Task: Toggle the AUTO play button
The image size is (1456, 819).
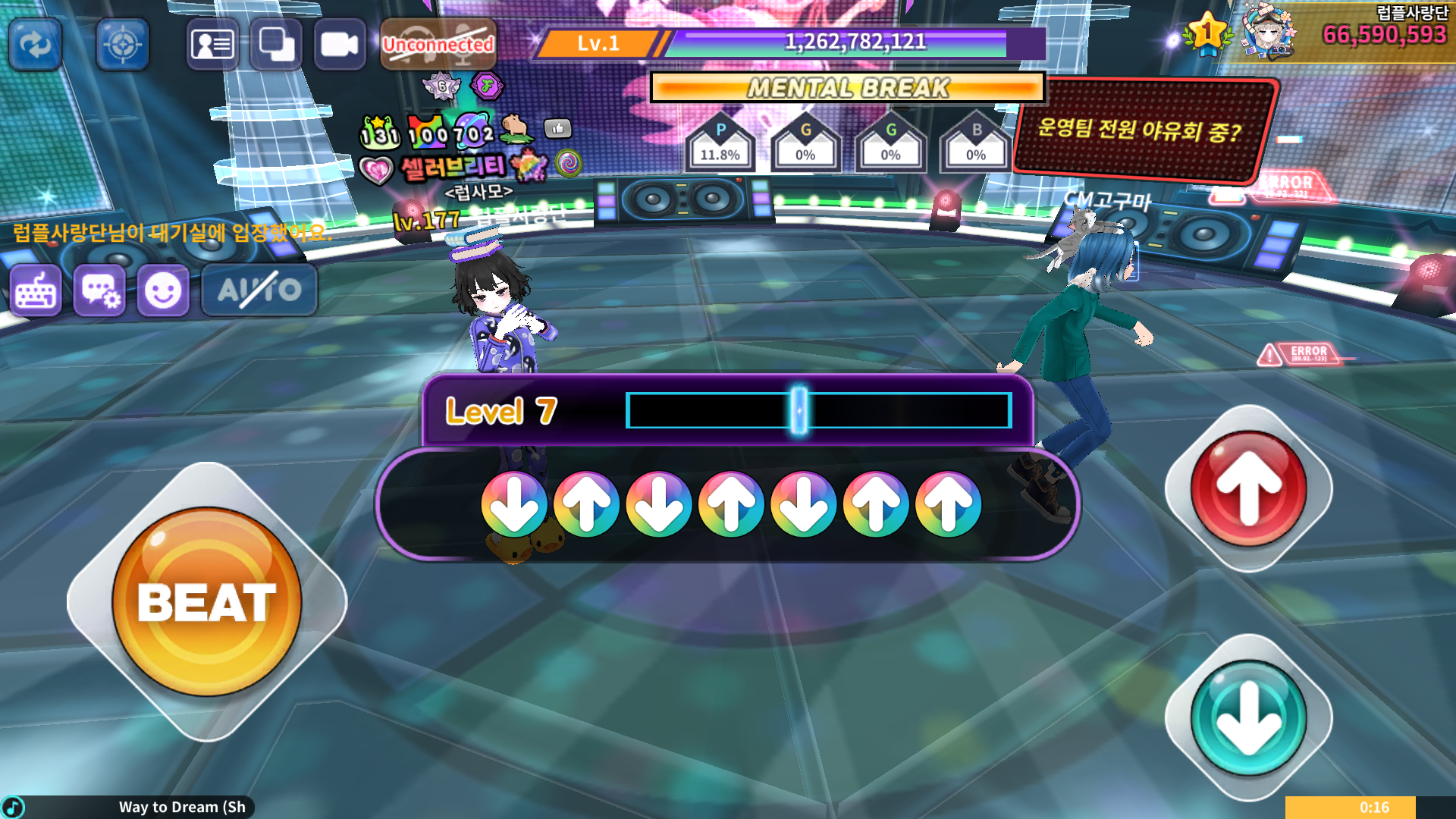Action: pyautogui.click(x=259, y=290)
